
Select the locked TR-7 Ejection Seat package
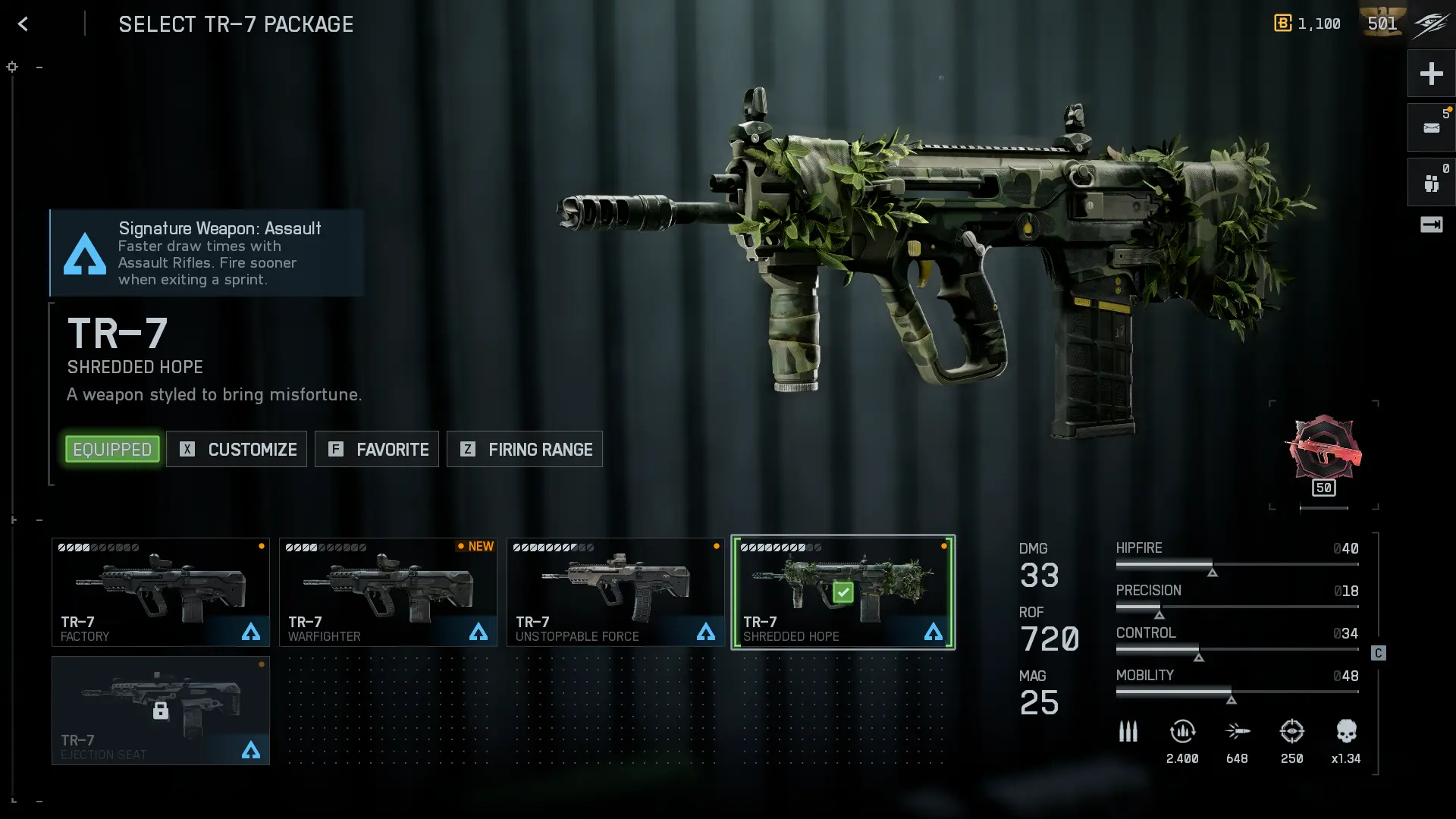coord(161,711)
